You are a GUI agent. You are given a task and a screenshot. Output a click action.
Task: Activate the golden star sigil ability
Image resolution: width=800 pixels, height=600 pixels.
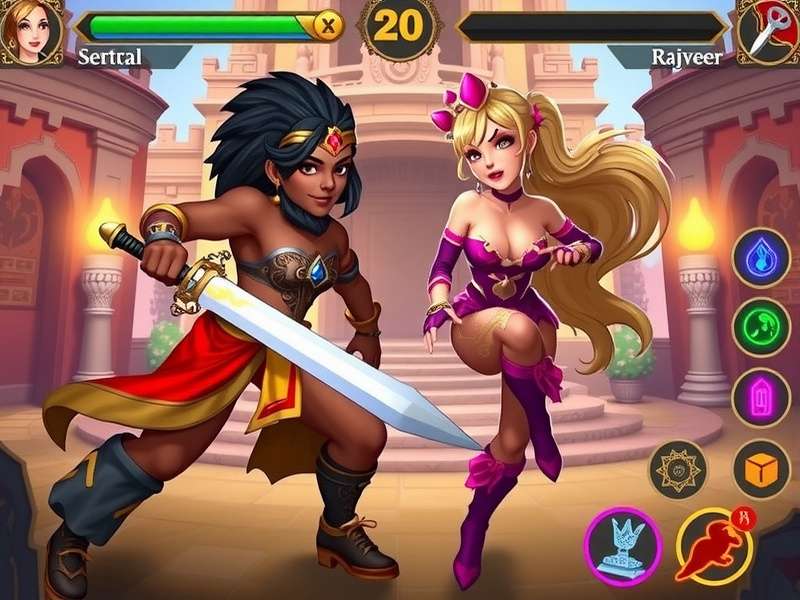(678, 468)
